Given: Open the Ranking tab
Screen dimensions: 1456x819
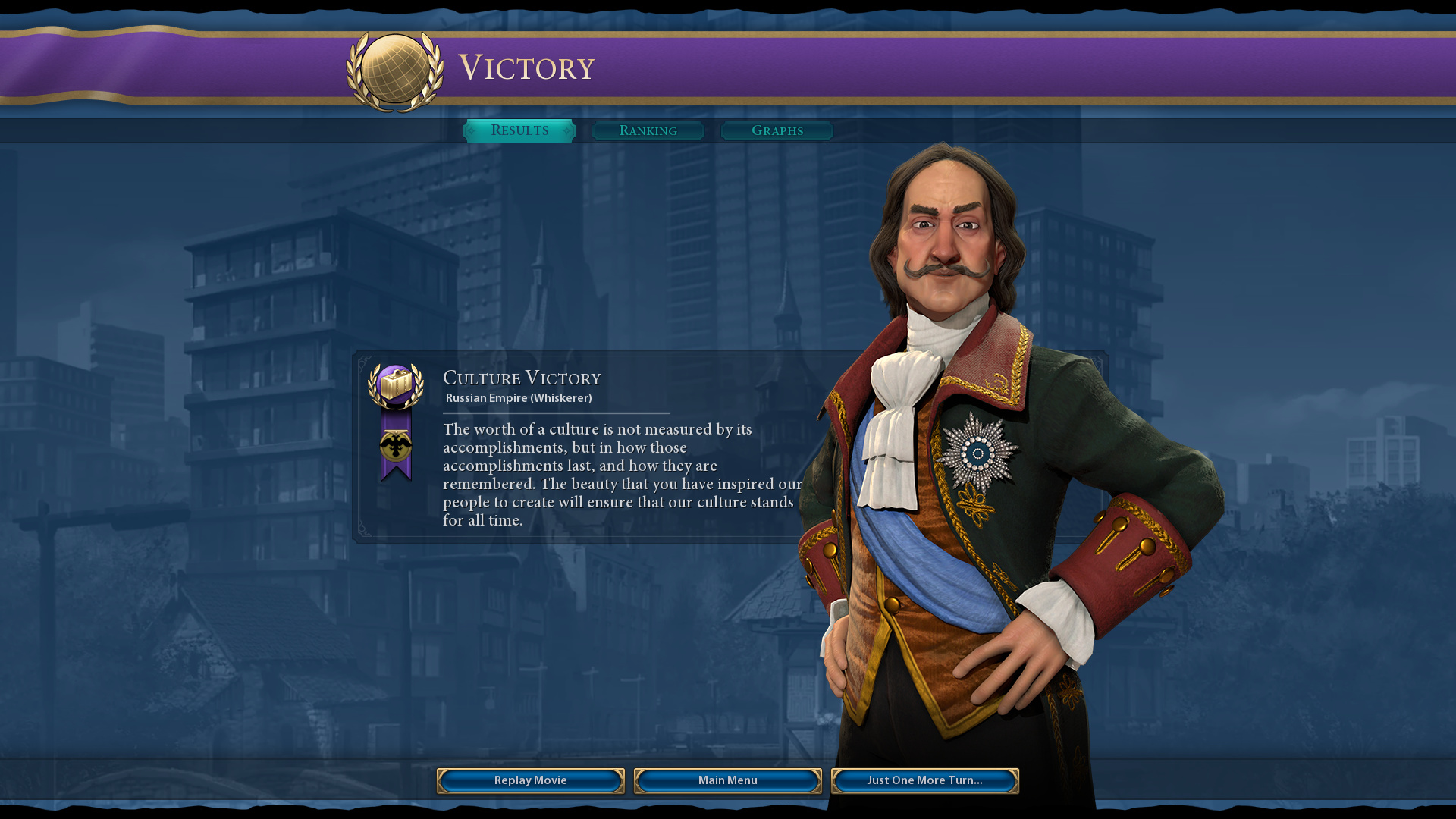Looking at the screenshot, I should click(x=648, y=131).
